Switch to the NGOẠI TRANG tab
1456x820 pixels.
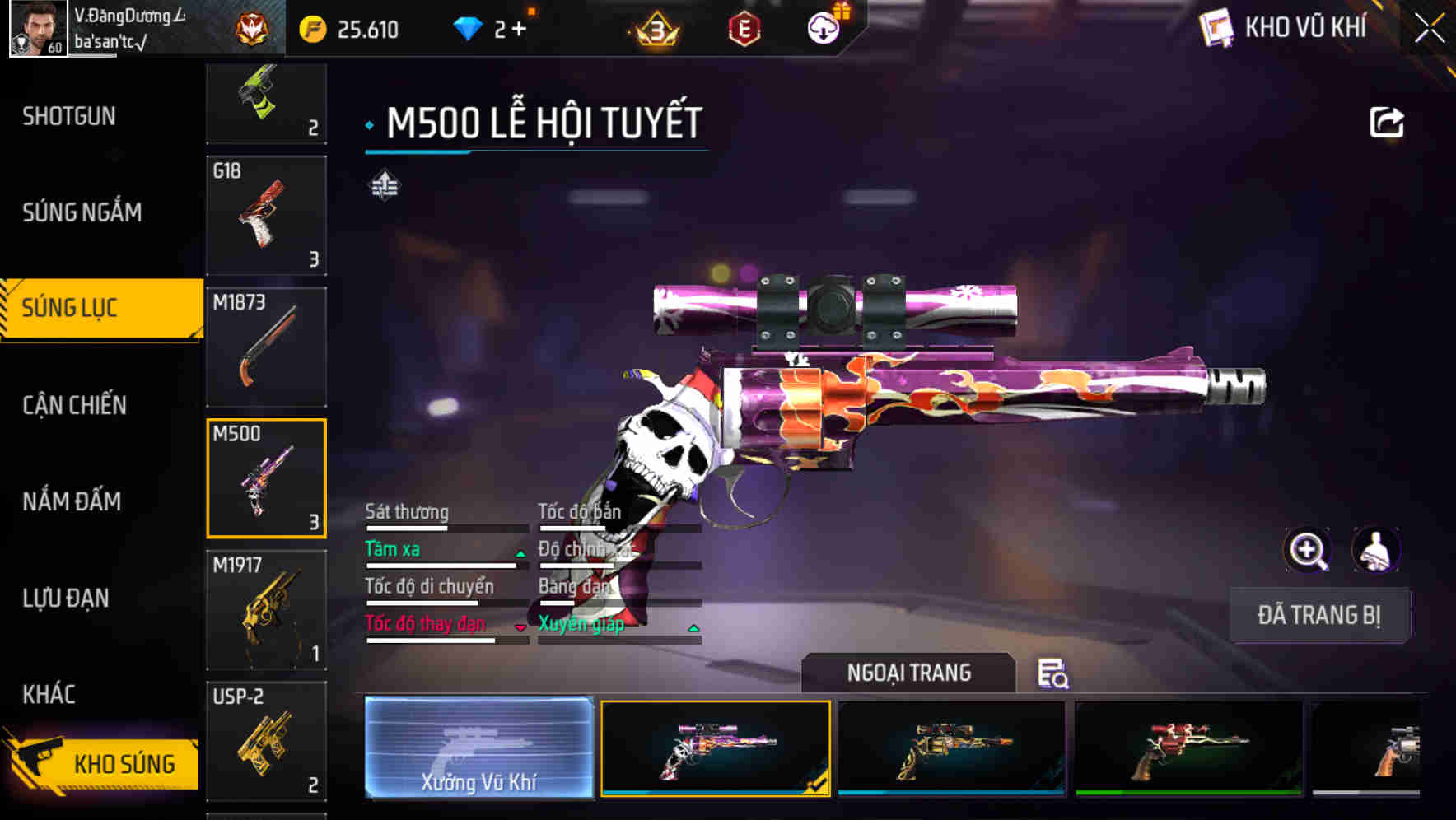(x=910, y=673)
